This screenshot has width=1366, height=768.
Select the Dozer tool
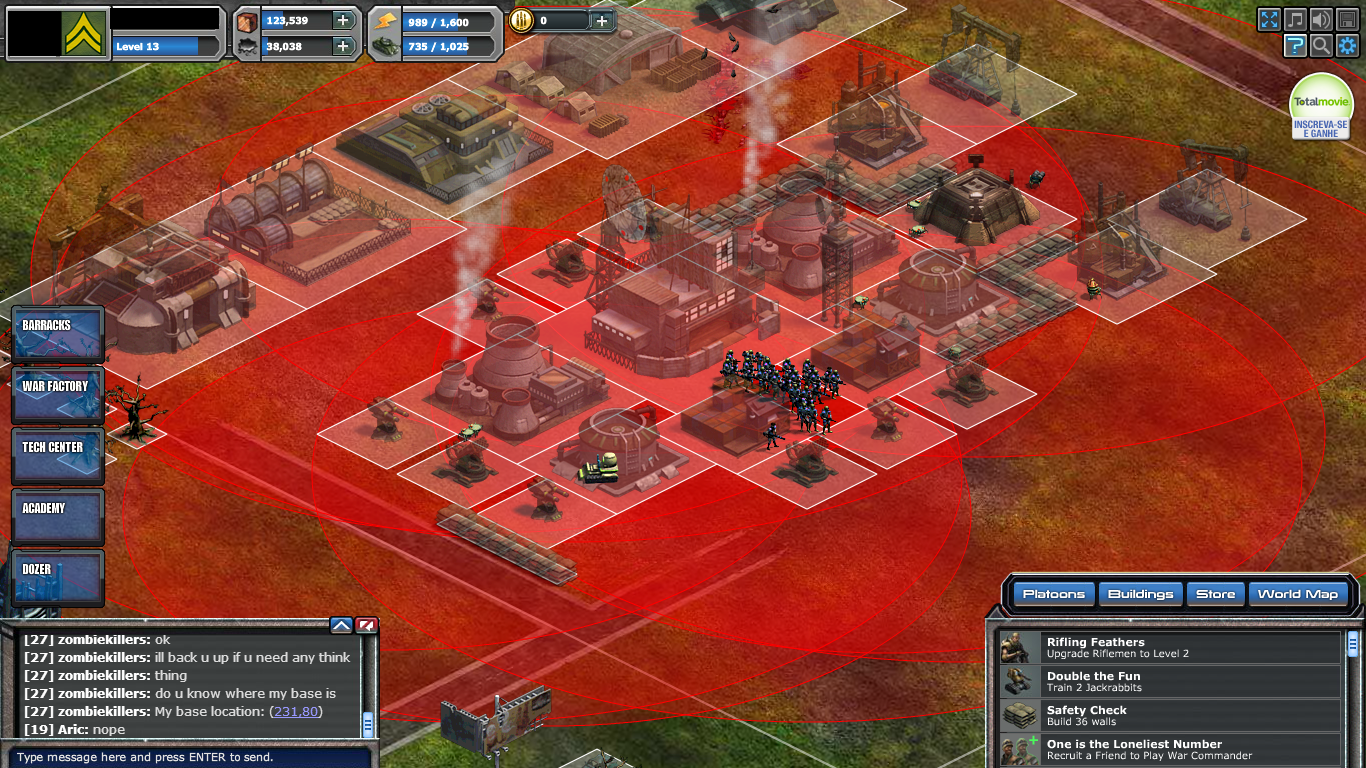click(x=56, y=576)
